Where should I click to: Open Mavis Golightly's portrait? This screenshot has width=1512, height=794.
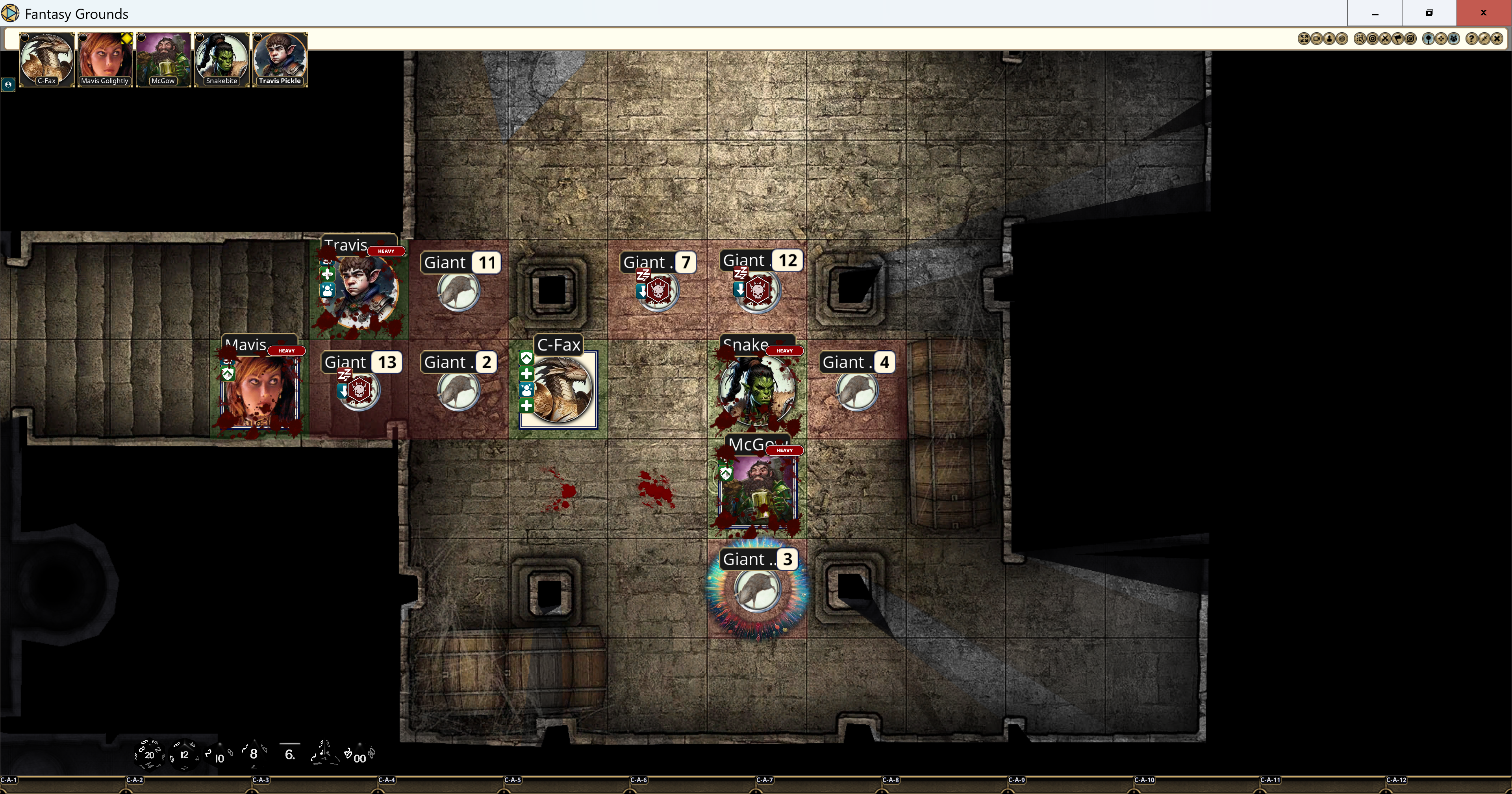104,59
